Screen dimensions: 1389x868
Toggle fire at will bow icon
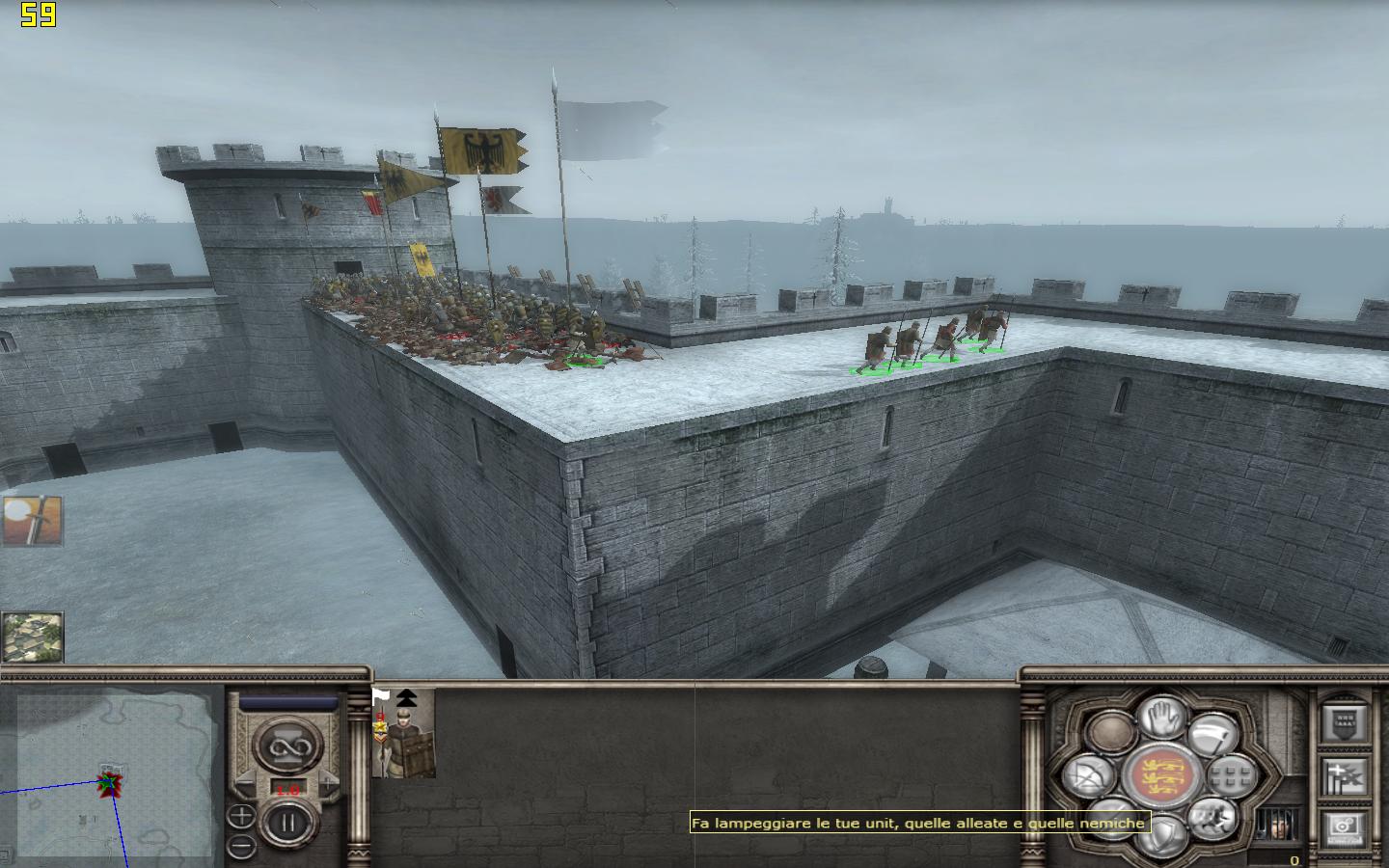(x=1089, y=776)
